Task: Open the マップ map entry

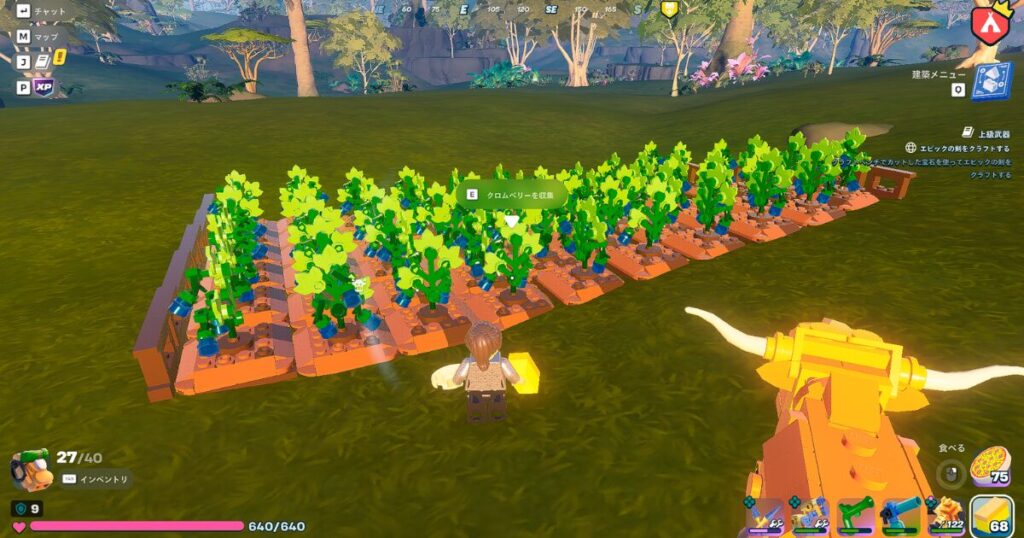Action: pos(46,36)
